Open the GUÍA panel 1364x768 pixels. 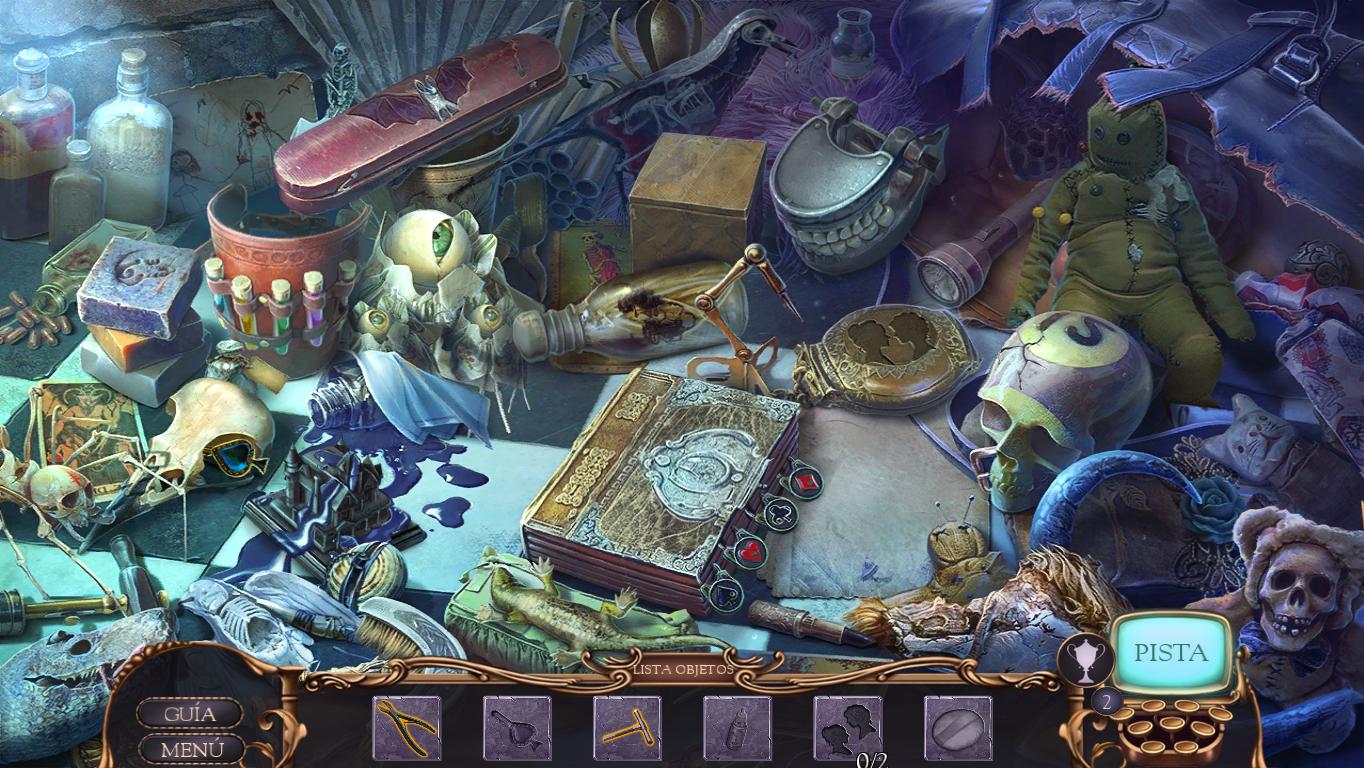(189, 712)
